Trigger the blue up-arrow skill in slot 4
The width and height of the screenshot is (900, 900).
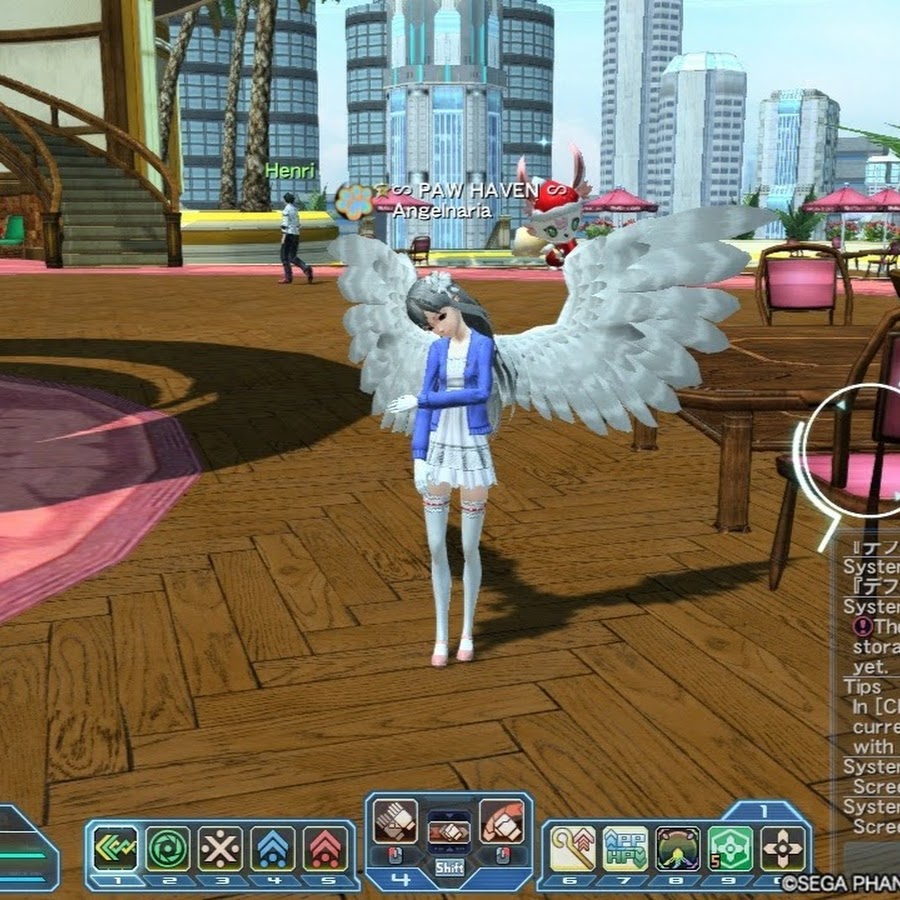[272, 849]
